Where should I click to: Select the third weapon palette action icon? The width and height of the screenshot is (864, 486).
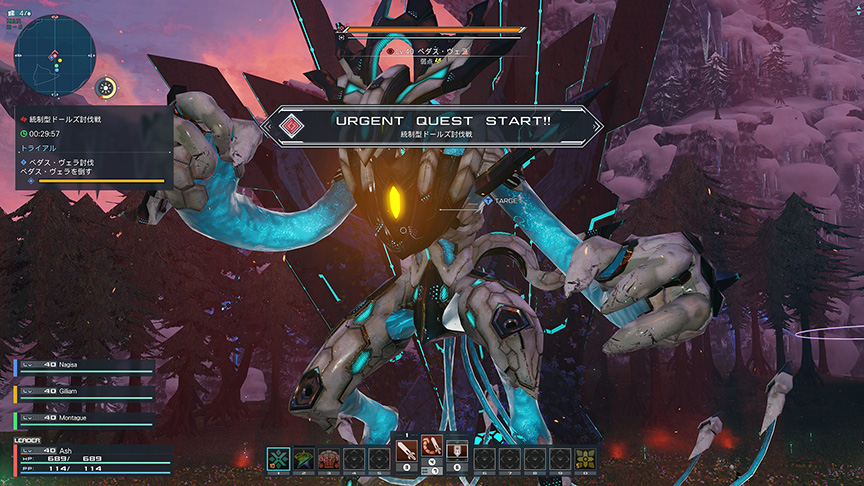[x=457, y=453]
